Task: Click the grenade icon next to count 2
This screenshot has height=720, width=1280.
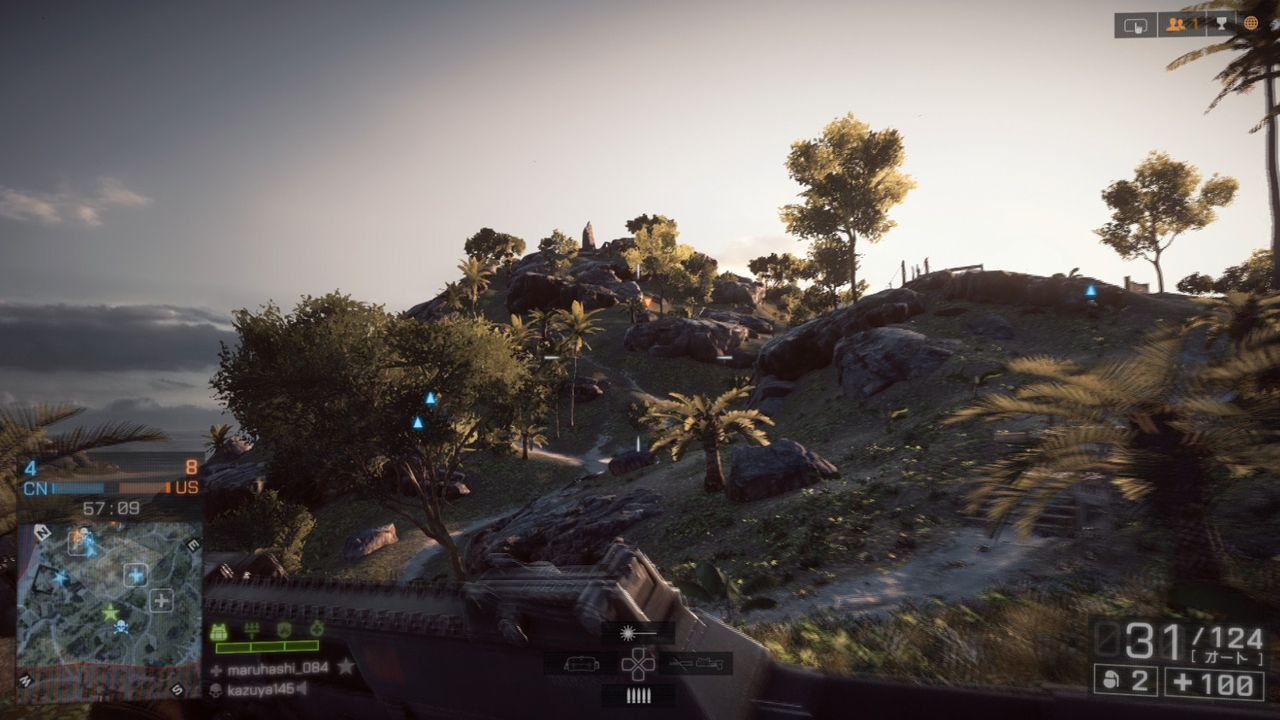Action: 1110,682
